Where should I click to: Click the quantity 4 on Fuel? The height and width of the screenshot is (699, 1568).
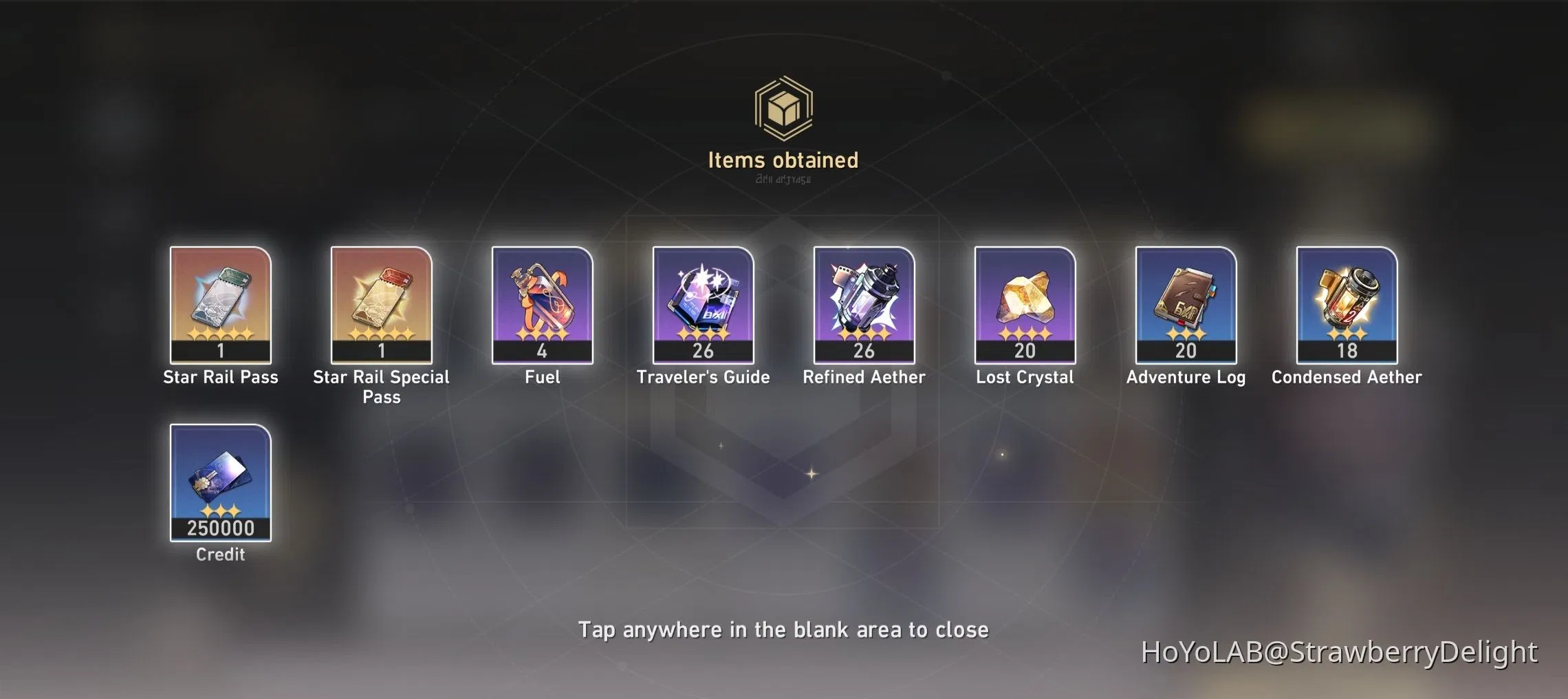pos(542,351)
